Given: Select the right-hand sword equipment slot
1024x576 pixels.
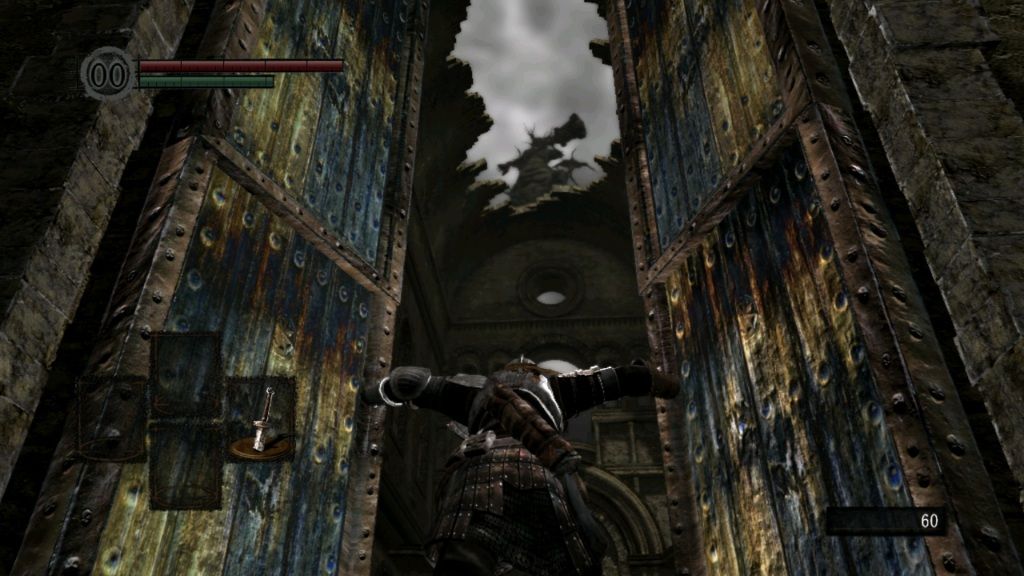Looking at the screenshot, I should pos(261,419).
